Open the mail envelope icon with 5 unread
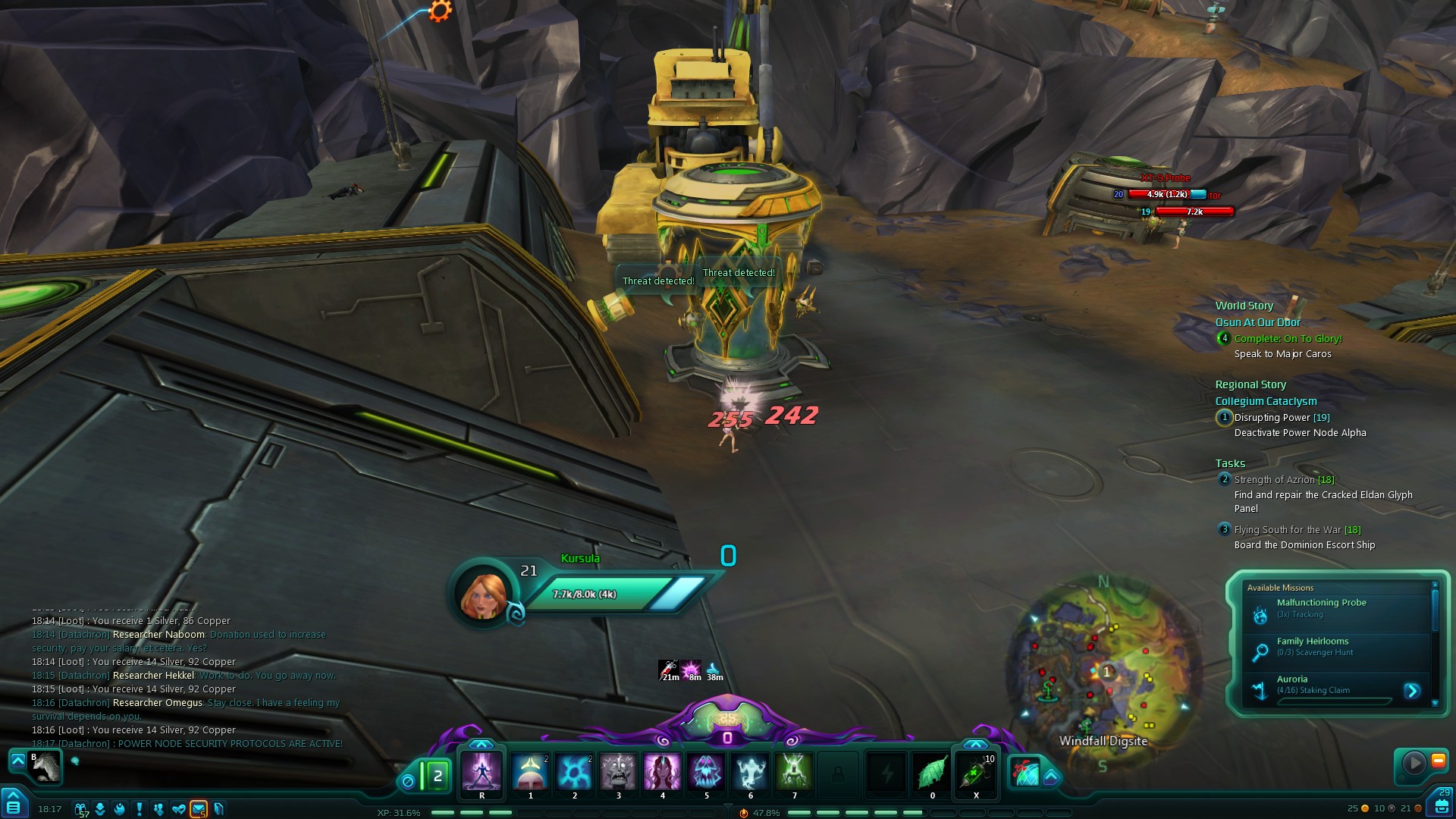This screenshot has width=1456, height=819. (198, 809)
